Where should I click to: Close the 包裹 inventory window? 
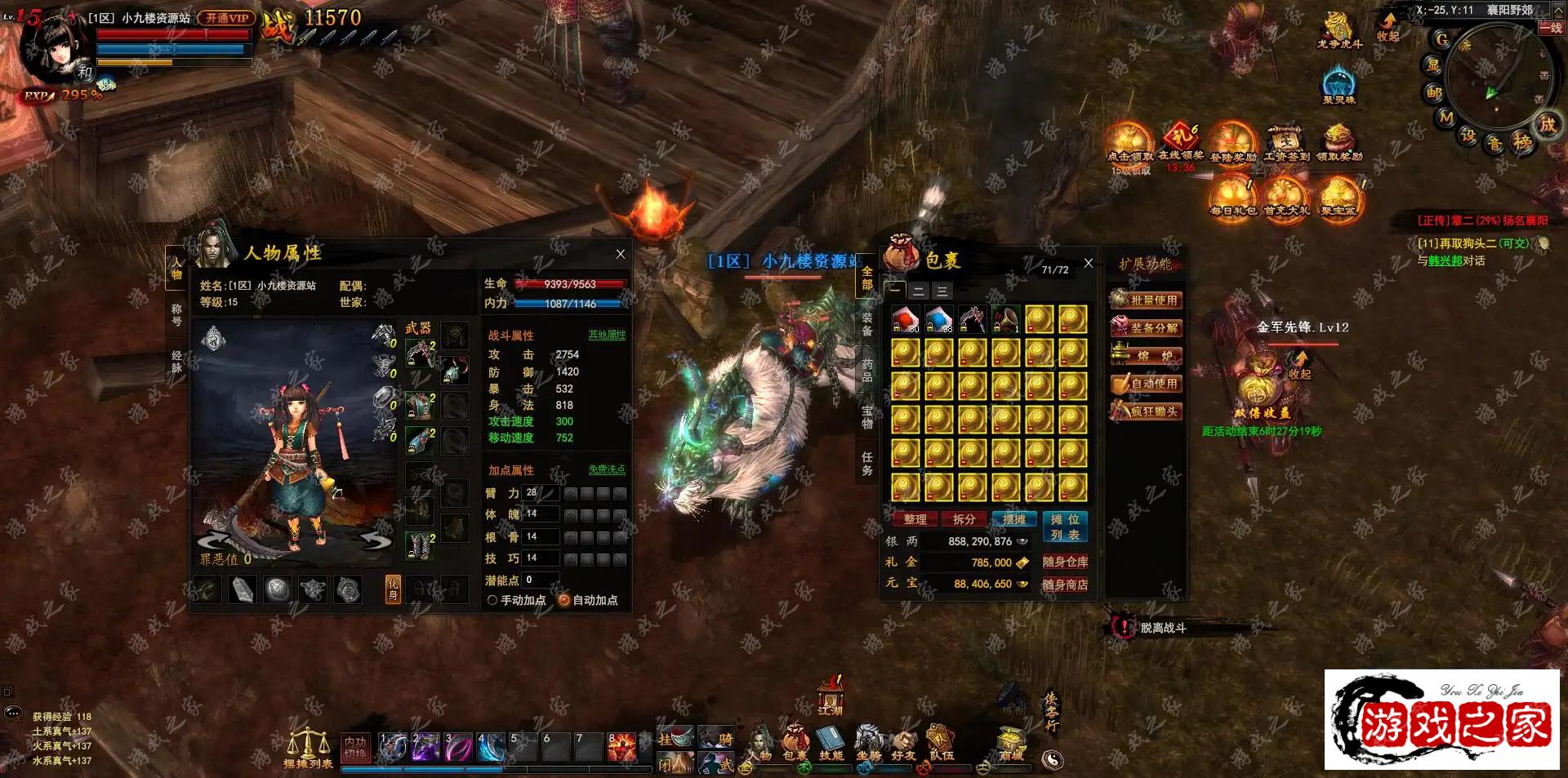coord(1088,263)
